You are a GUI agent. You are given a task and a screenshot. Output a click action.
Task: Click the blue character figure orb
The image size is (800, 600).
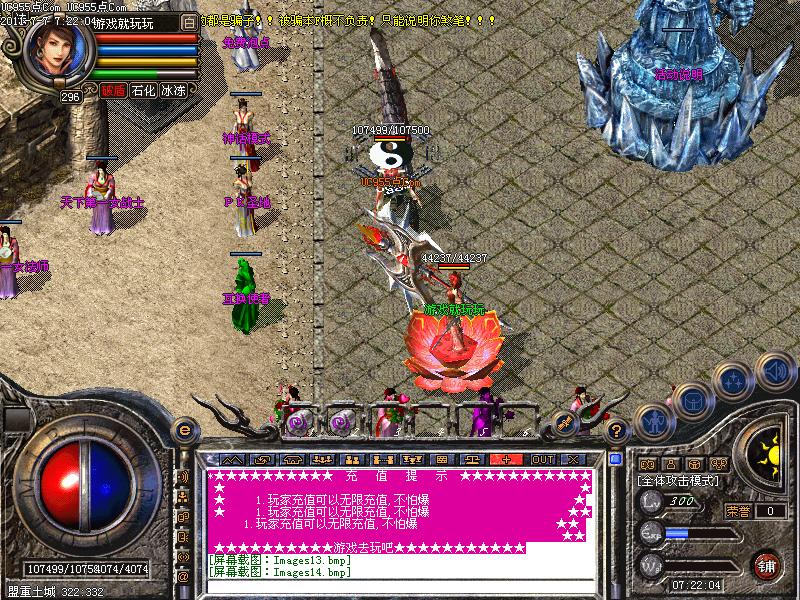click(x=655, y=421)
